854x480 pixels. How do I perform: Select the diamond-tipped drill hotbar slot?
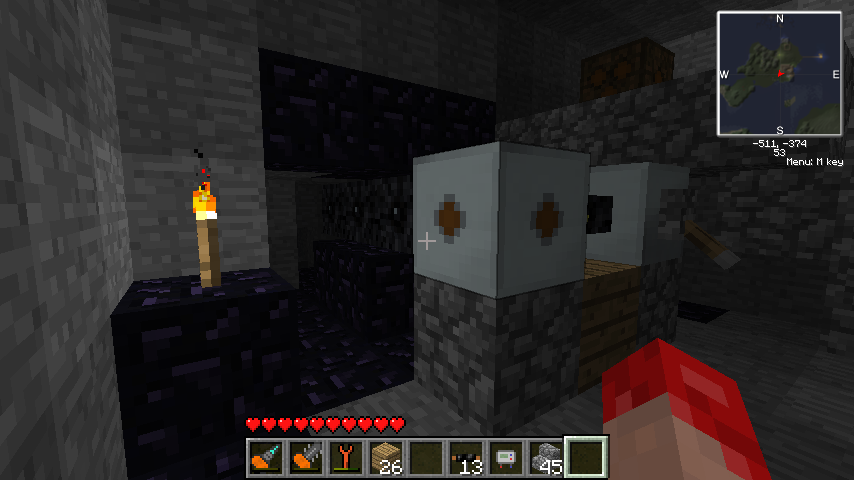pos(265,457)
